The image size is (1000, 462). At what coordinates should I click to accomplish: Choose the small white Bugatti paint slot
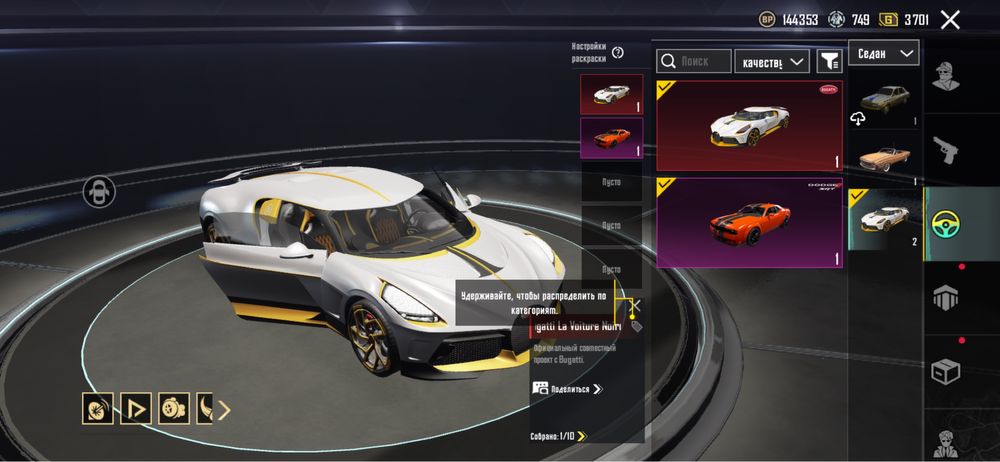point(611,93)
